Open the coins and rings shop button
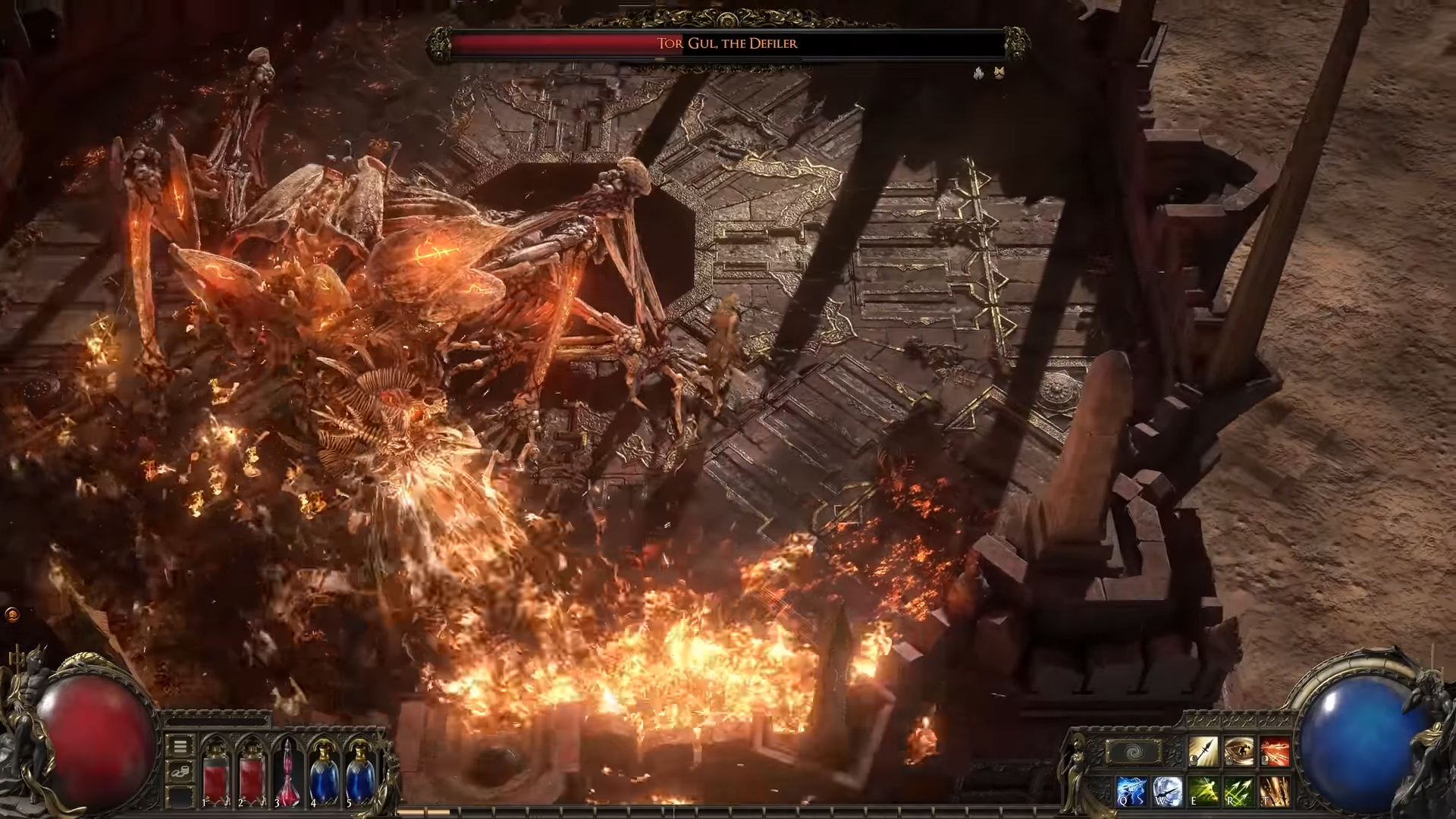The width and height of the screenshot is (1456, 819). [x=180, y=772]
